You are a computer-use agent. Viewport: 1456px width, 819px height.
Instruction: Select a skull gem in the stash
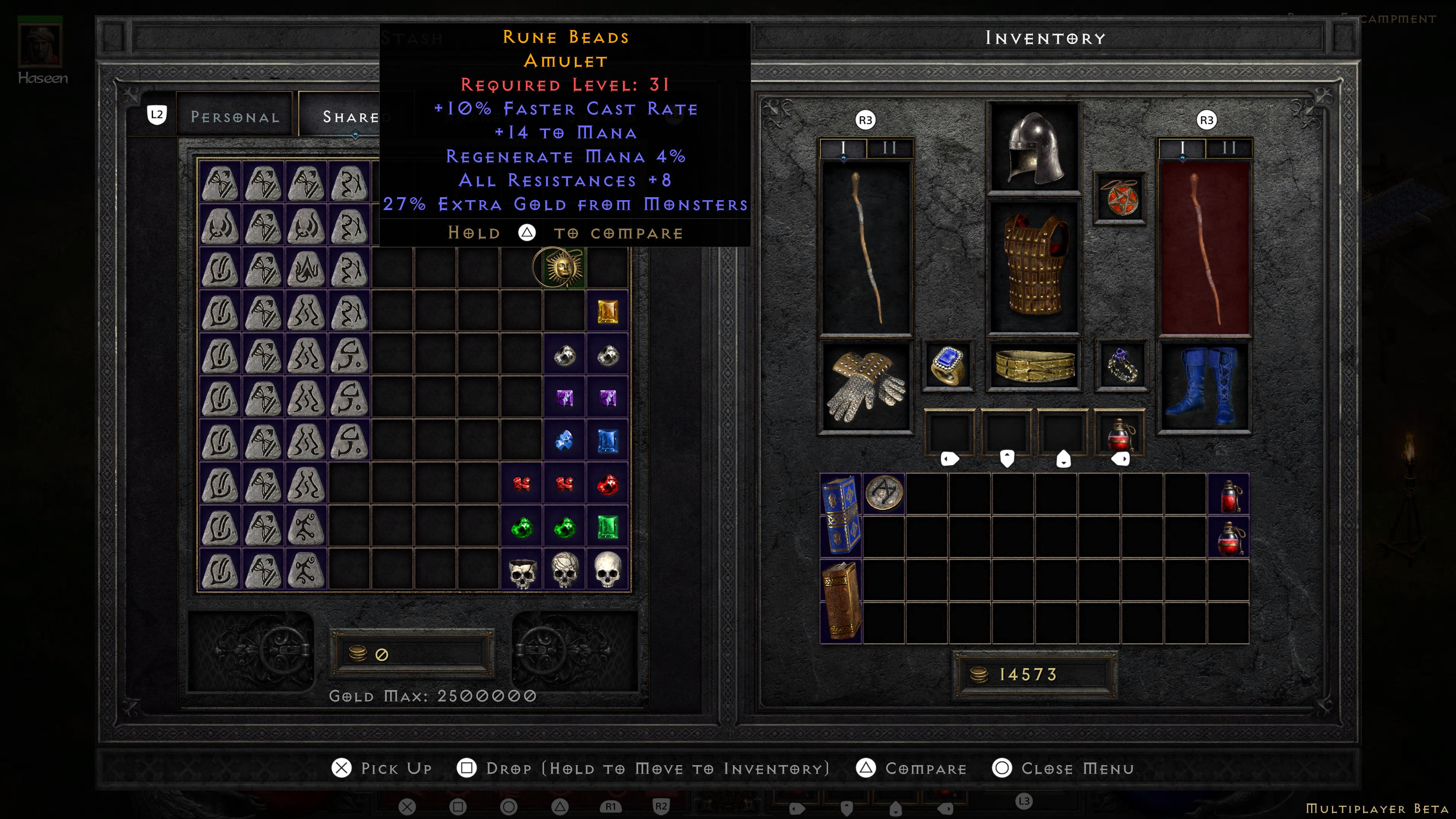pos(607,569)
